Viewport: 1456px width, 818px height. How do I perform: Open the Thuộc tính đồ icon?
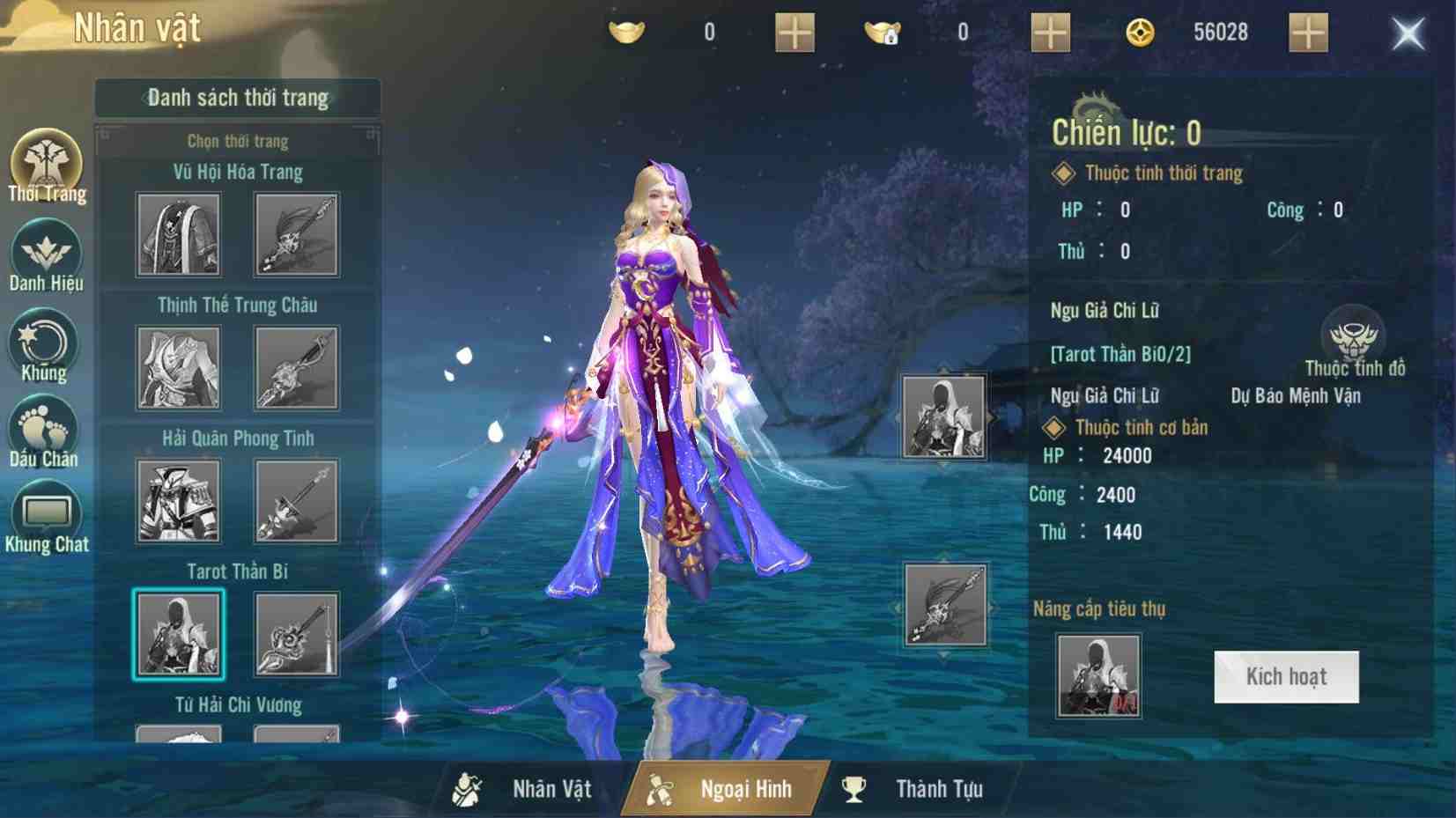(x=1354, y=336)
